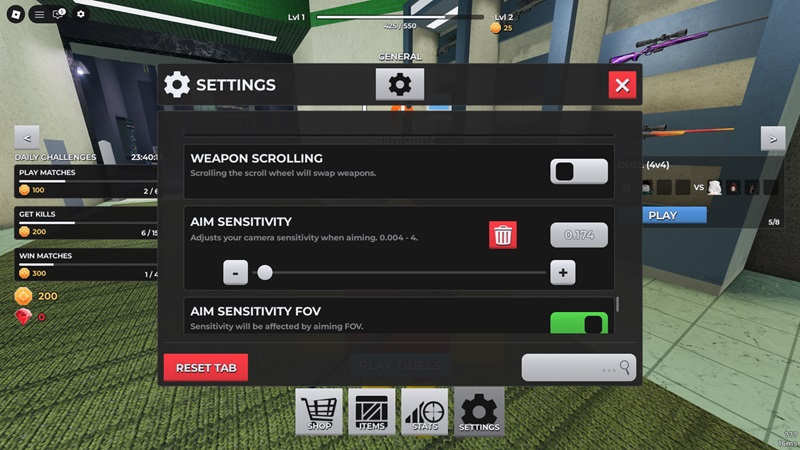This screenshot has height=450, width=800.
Task: Open the Shop menu
Action: pos(319,412)
